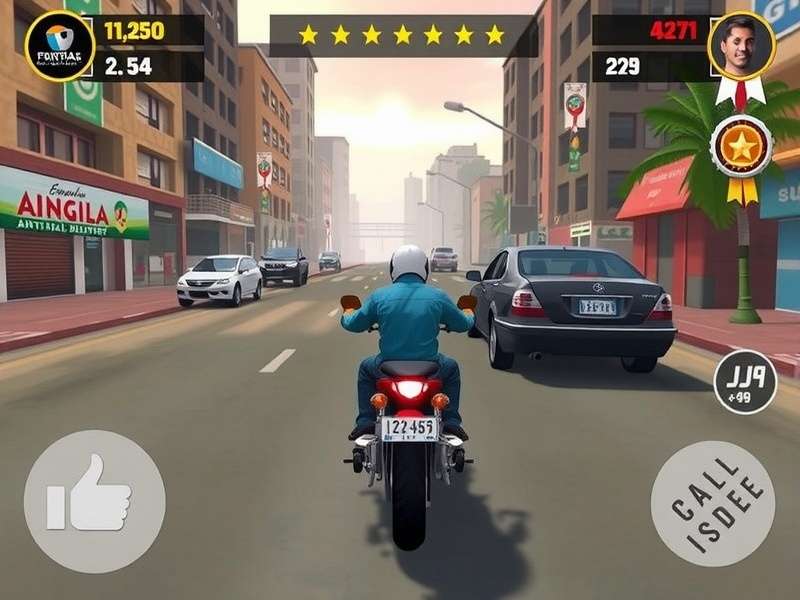Open the player profile portrait
Image resolution: width=800 pixels, height=600 pixels.
[742, 46]
